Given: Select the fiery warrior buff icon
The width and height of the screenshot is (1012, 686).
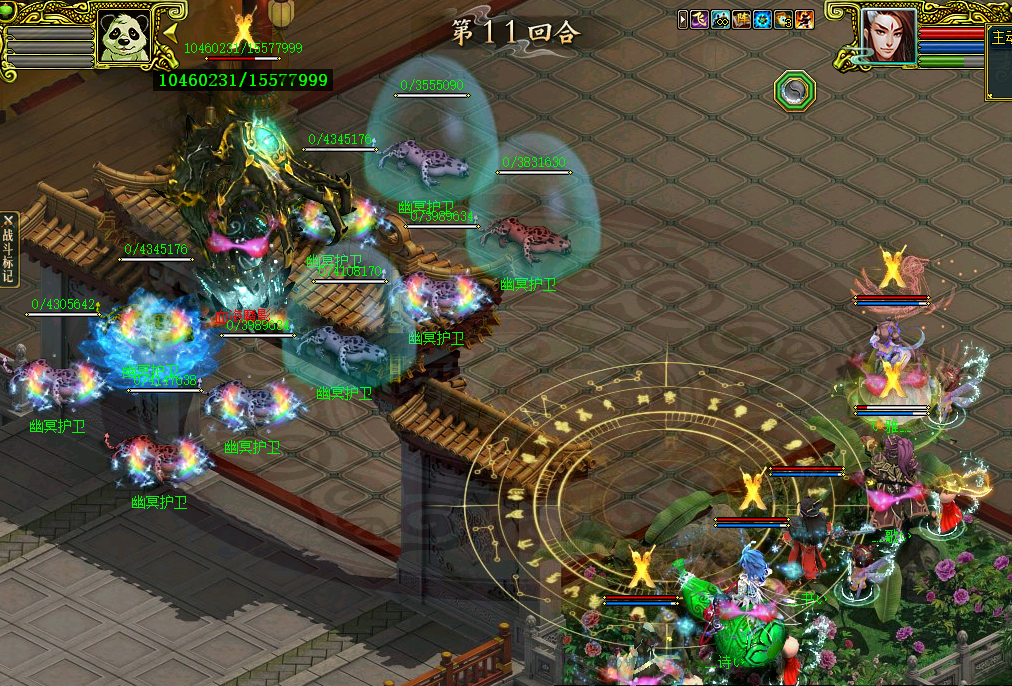Looking at the screenshot, I should pos(805,20).
